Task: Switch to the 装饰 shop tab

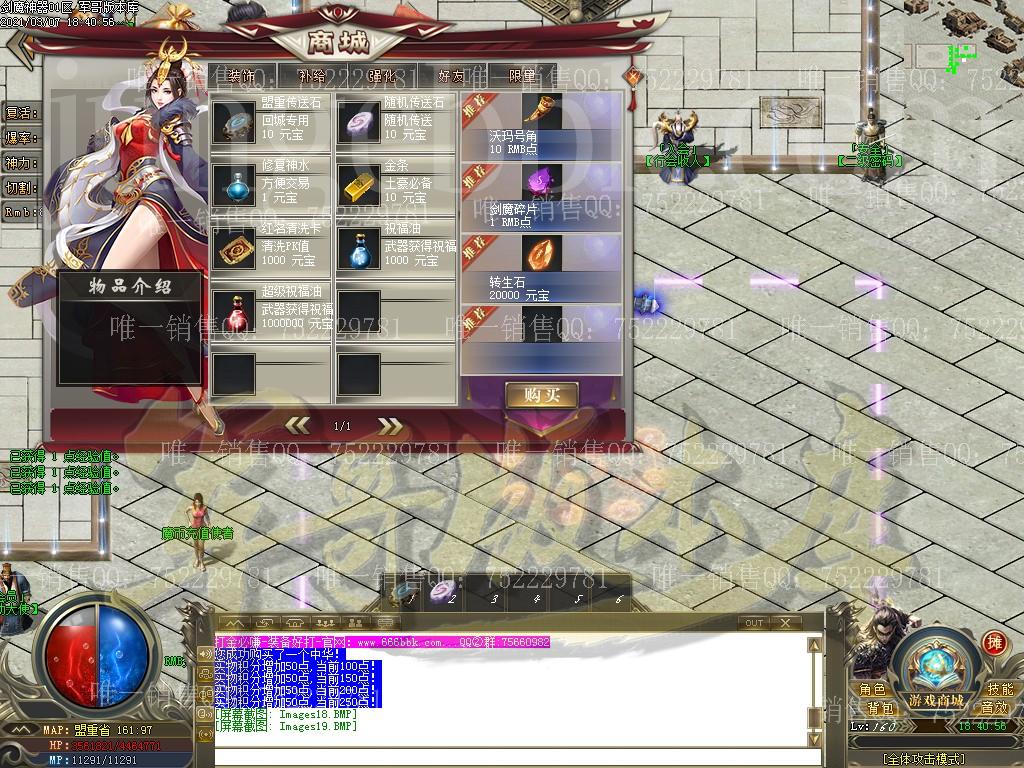Action: 240,75
